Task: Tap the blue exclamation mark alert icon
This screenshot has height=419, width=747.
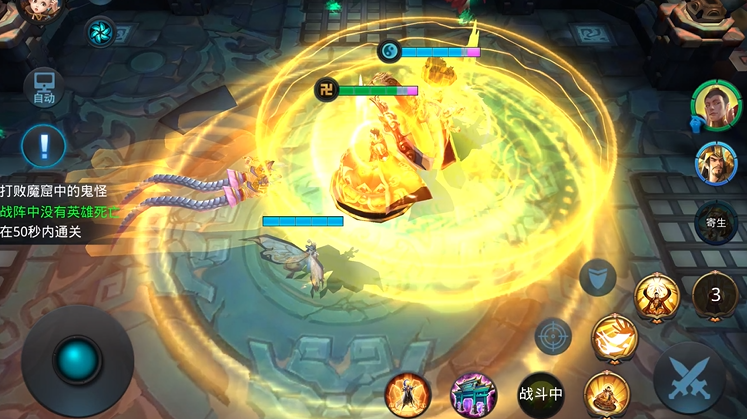Action: pos(43,146)
